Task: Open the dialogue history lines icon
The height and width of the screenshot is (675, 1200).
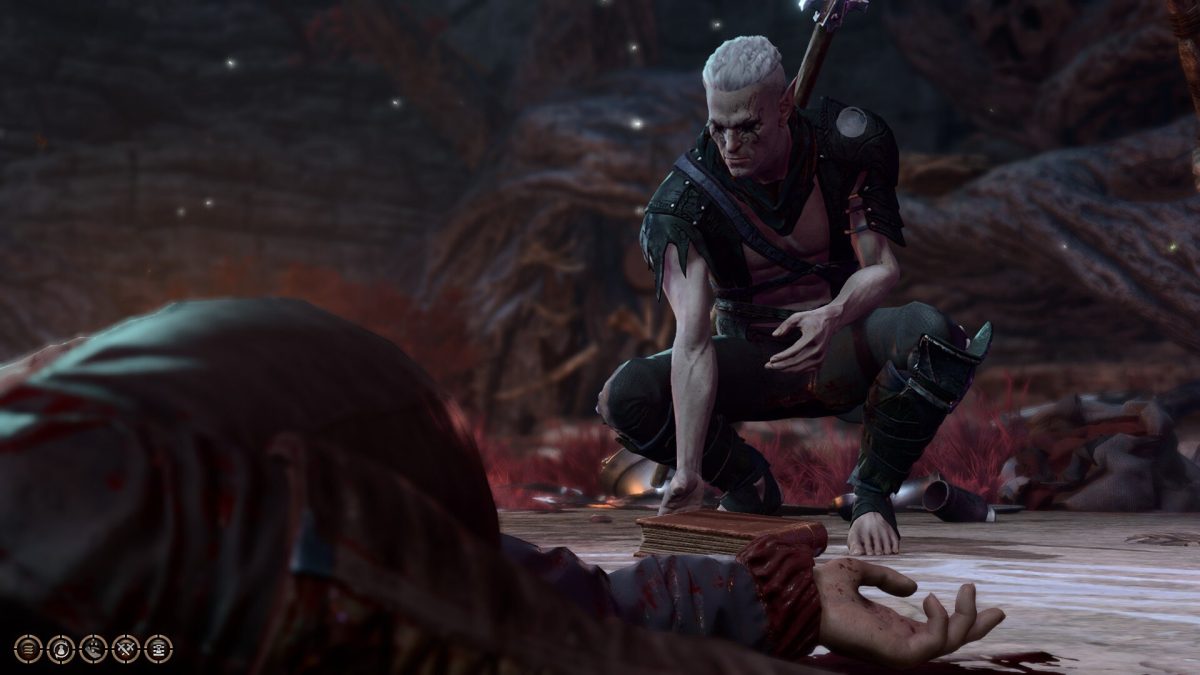Action: [x=28, y=649]
